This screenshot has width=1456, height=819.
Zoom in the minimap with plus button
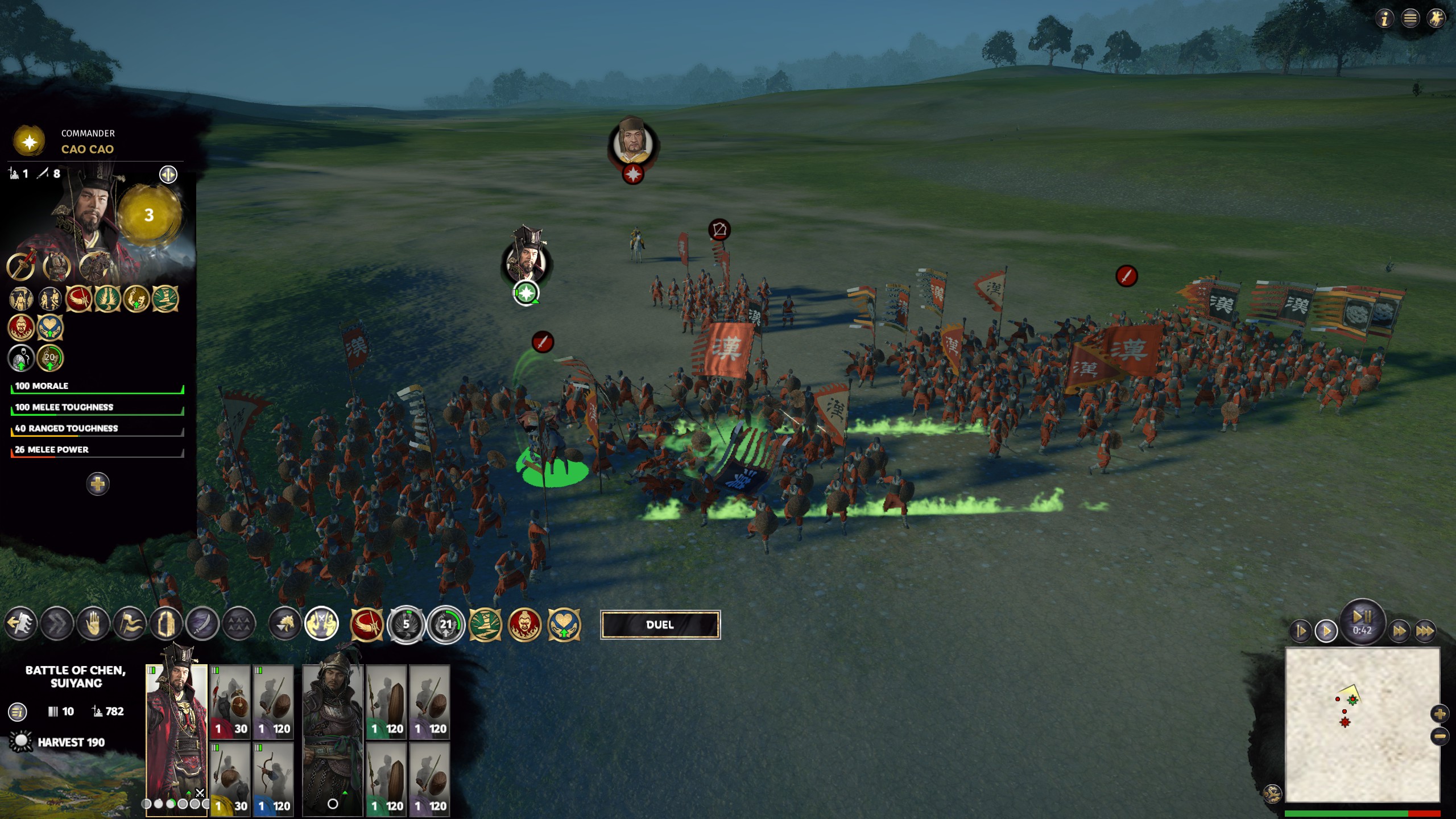[1440, 714]
